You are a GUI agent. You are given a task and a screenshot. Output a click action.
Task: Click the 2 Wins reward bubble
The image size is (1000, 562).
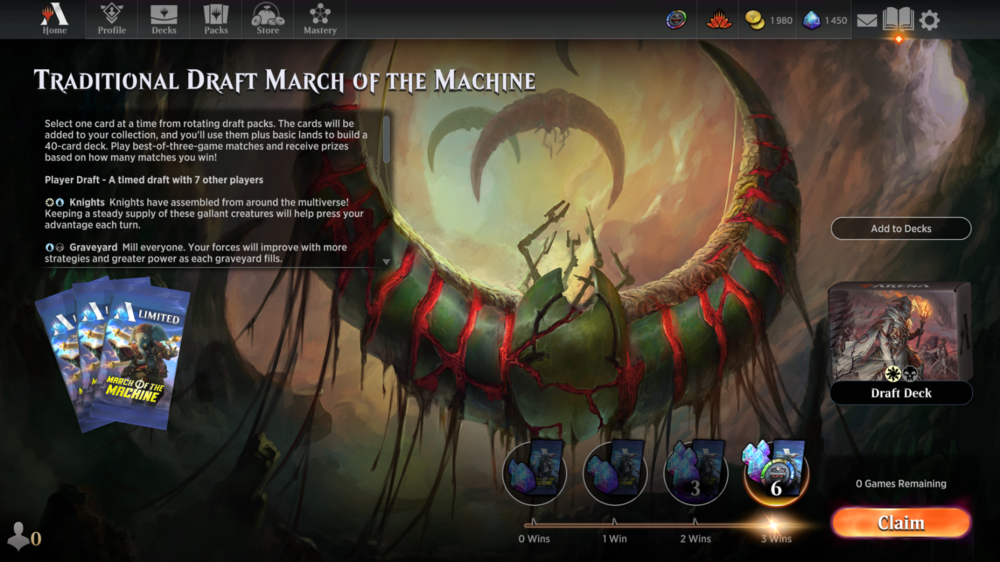coord(695,473)
